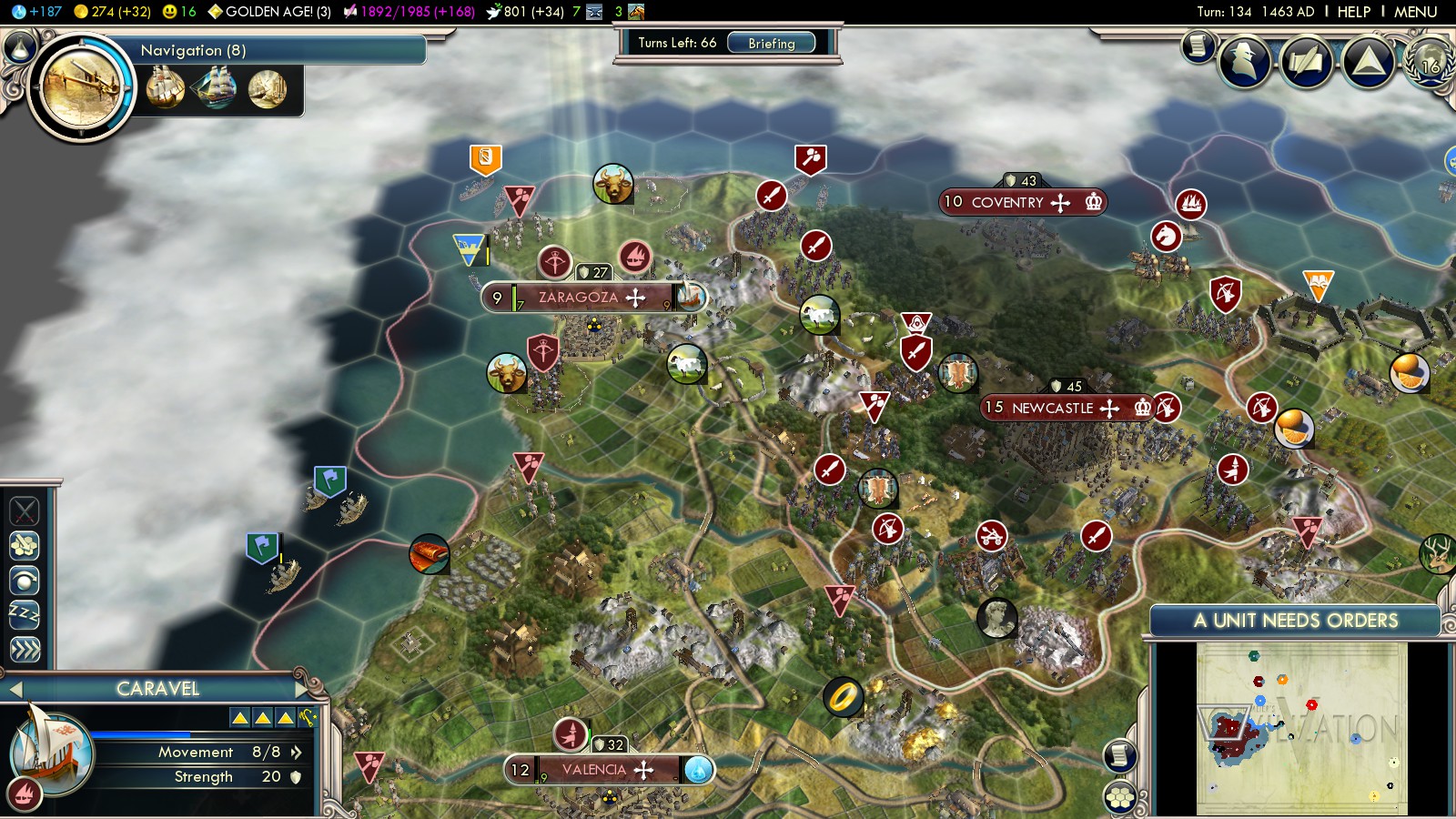Click the Caravel unit portrait
Image resolution: width=1456 pixels, height=819 pixels.
click(50, 753)
